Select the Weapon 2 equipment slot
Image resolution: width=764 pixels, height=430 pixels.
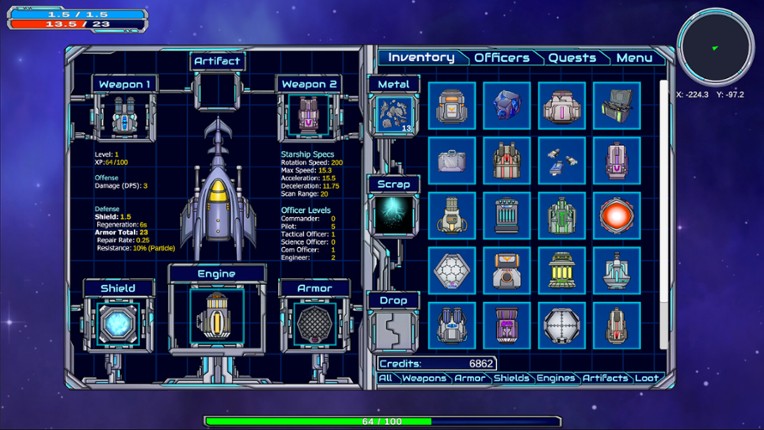pos(309,114)
